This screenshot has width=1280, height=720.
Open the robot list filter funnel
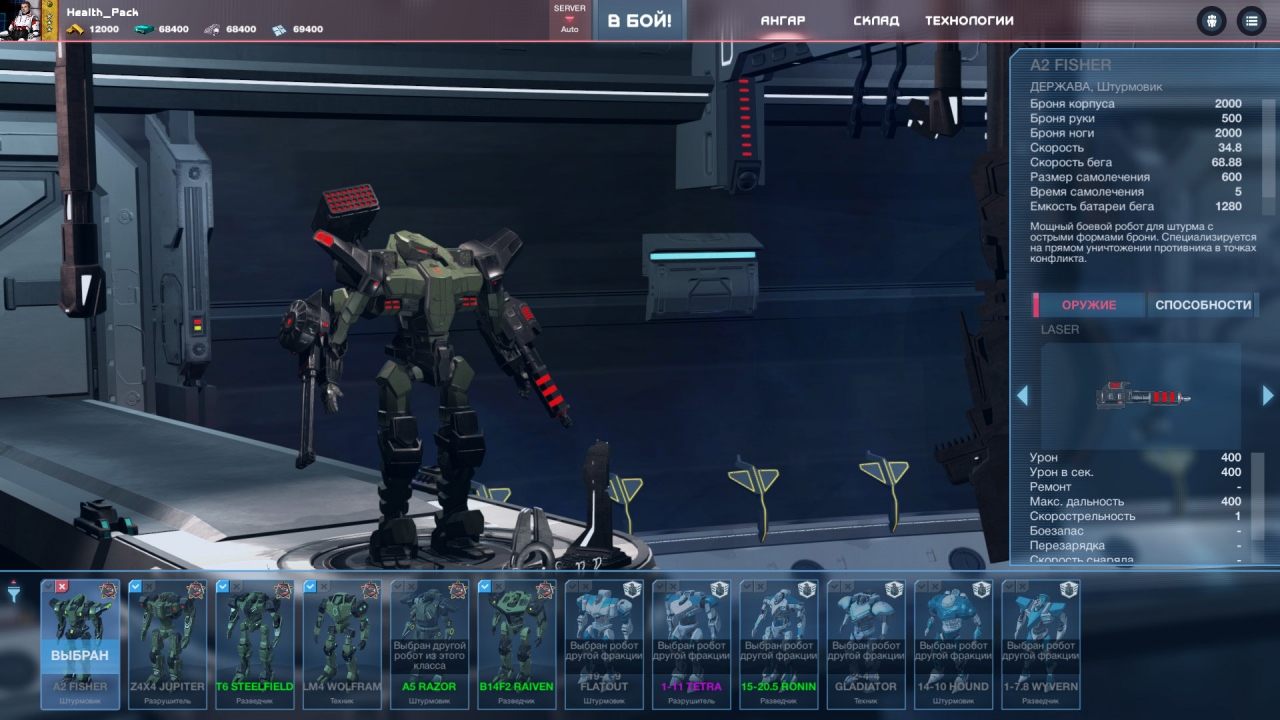(14, 593)
